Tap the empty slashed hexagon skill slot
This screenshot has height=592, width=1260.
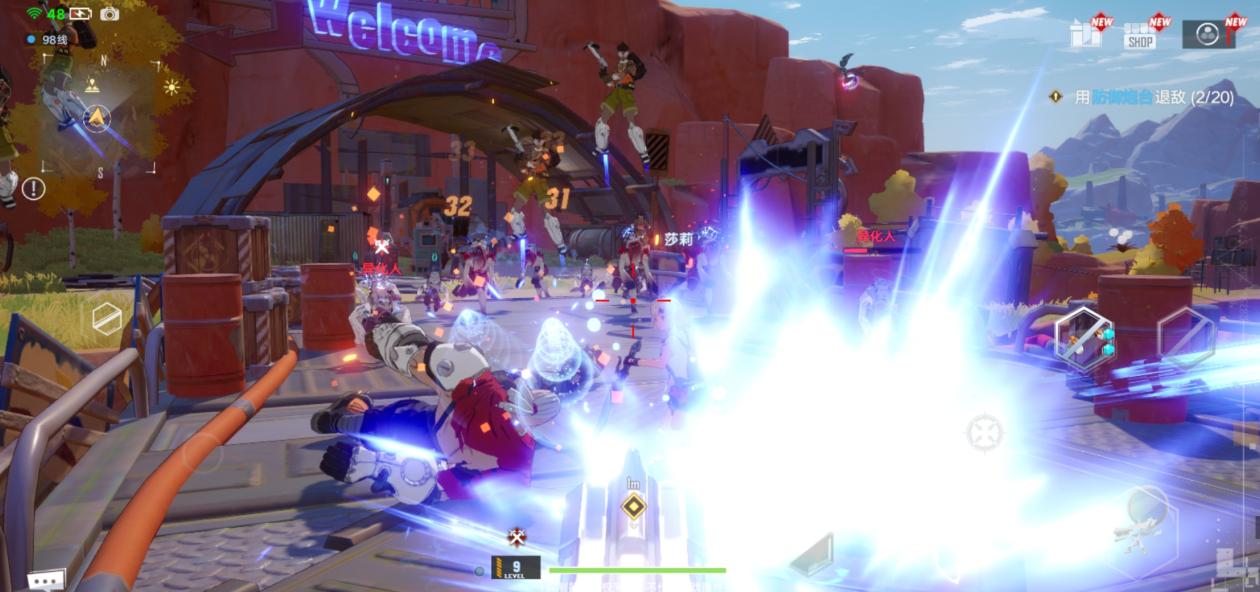coord(1186,337)
